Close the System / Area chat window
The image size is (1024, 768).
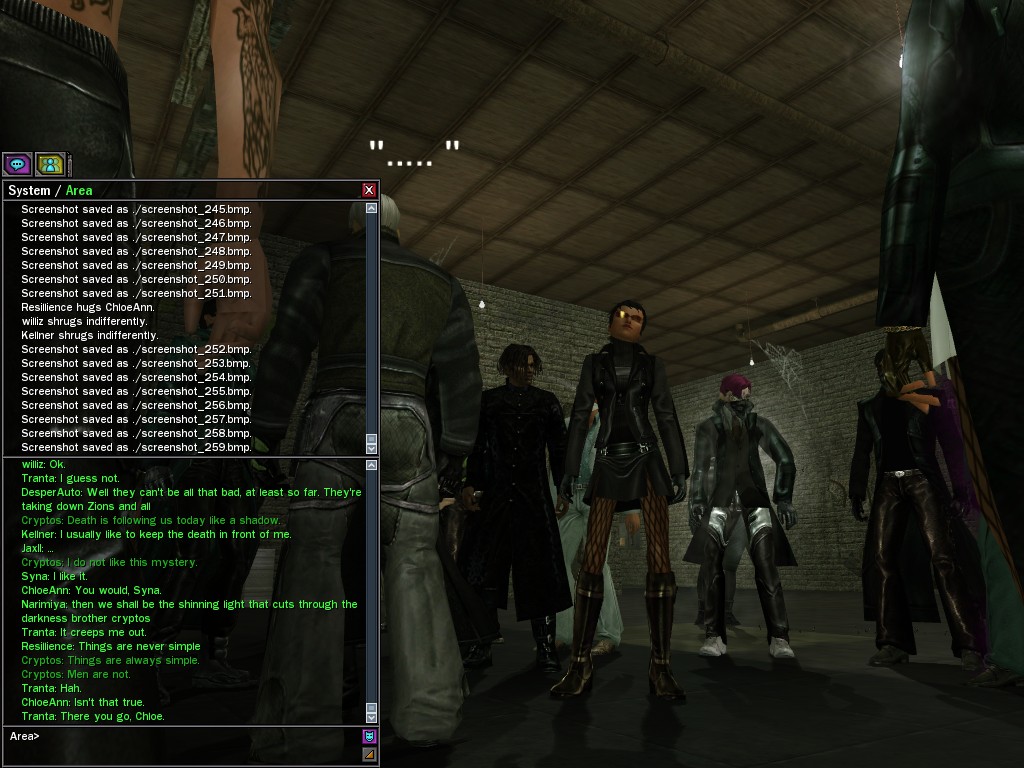[369, 190]
